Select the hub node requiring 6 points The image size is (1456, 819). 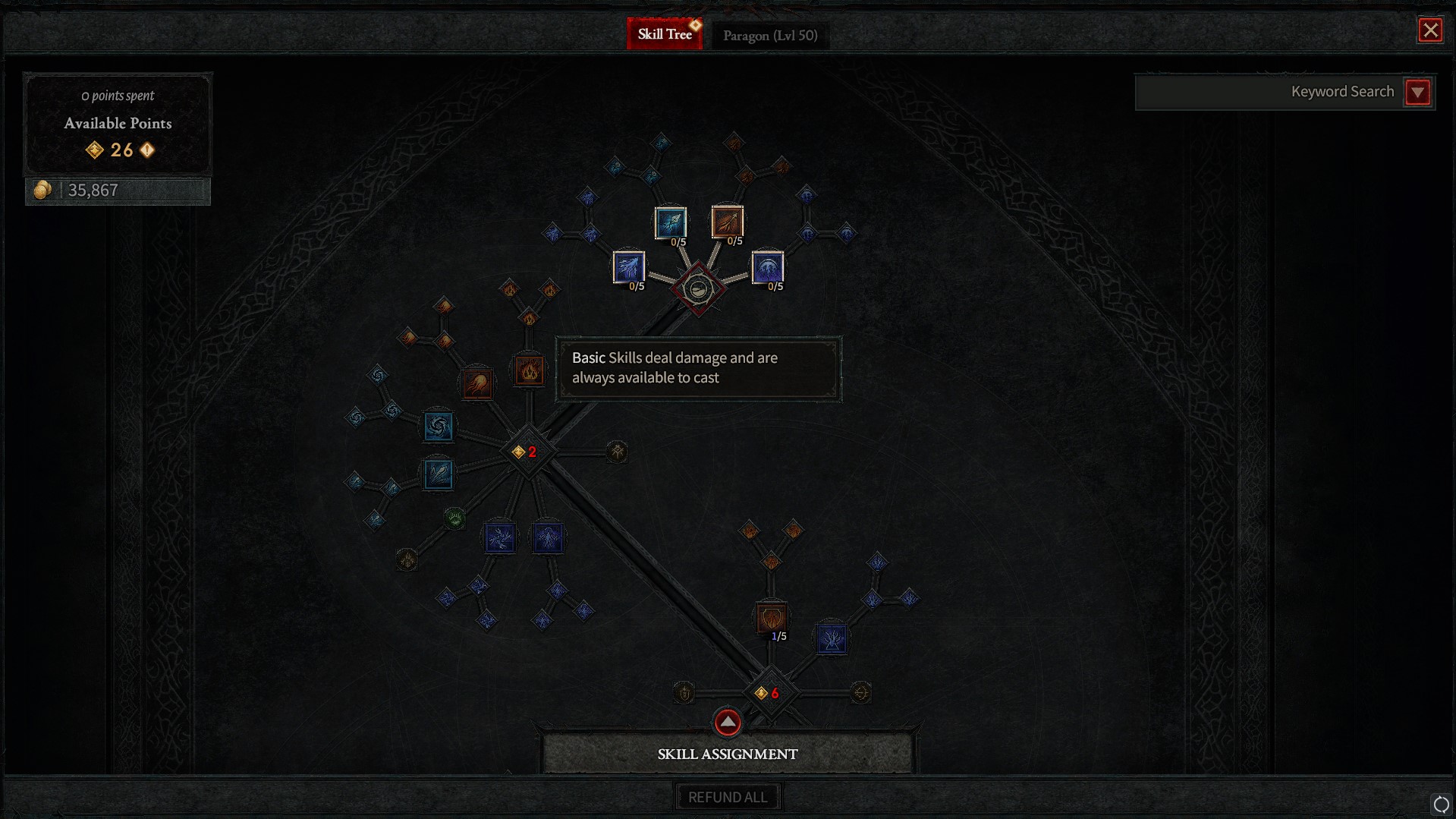tap(769, 692)
